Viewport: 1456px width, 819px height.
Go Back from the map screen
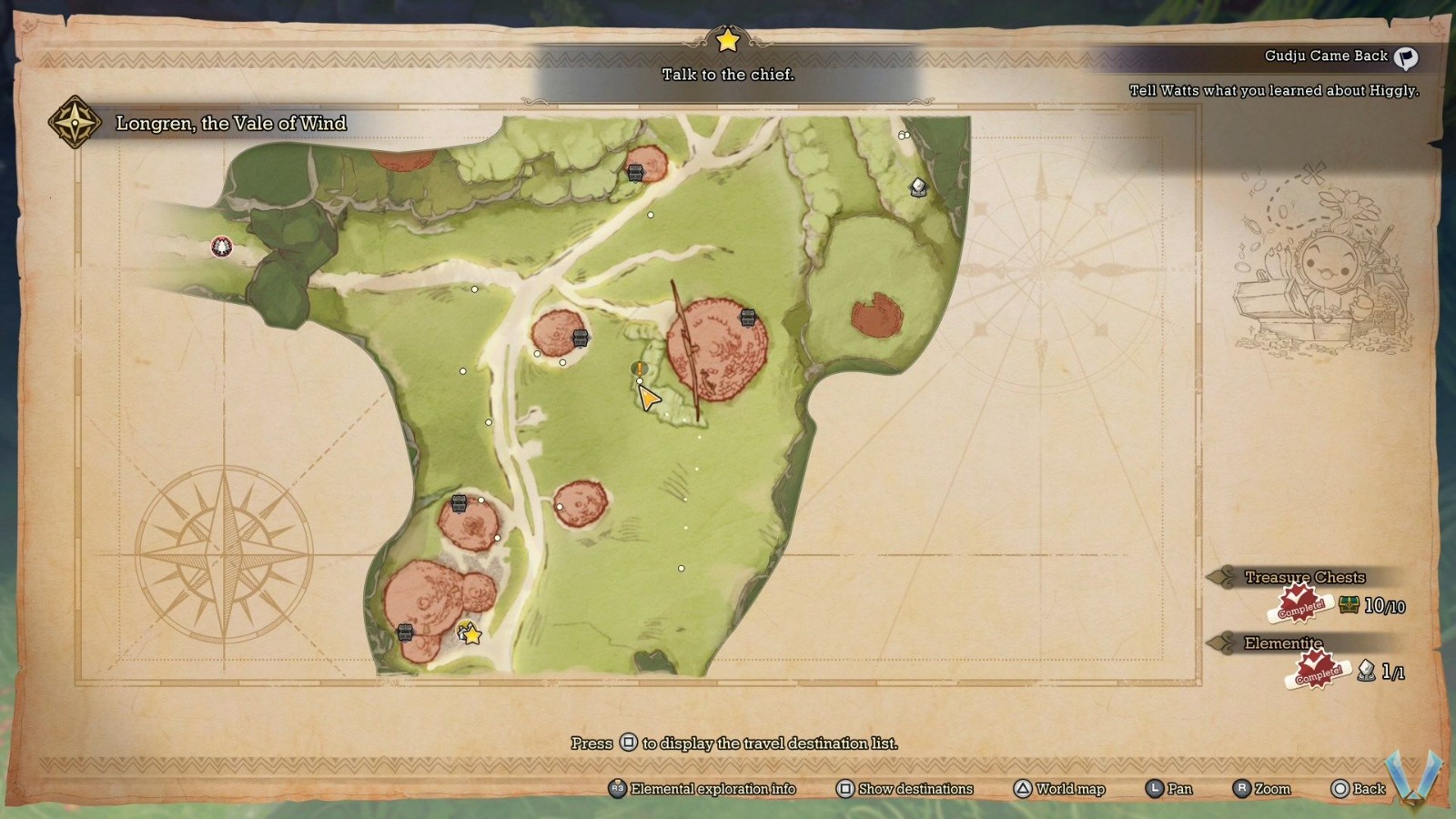click(x=1358, y=789)
